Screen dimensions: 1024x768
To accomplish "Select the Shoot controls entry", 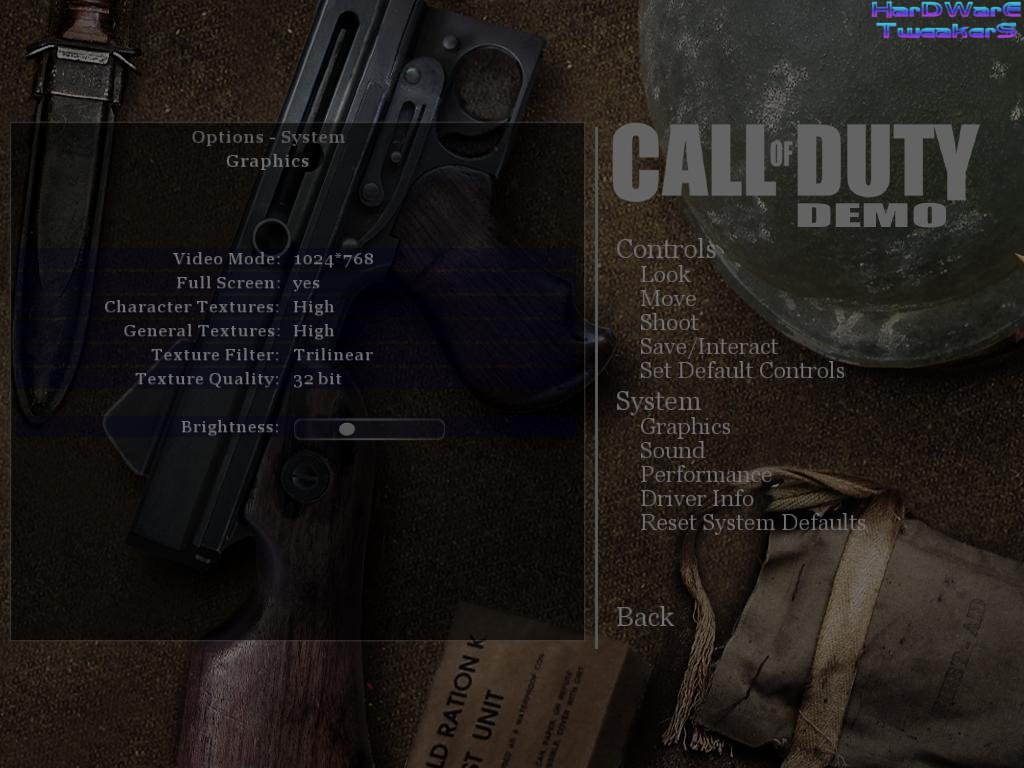I will (x=669, y=322).
